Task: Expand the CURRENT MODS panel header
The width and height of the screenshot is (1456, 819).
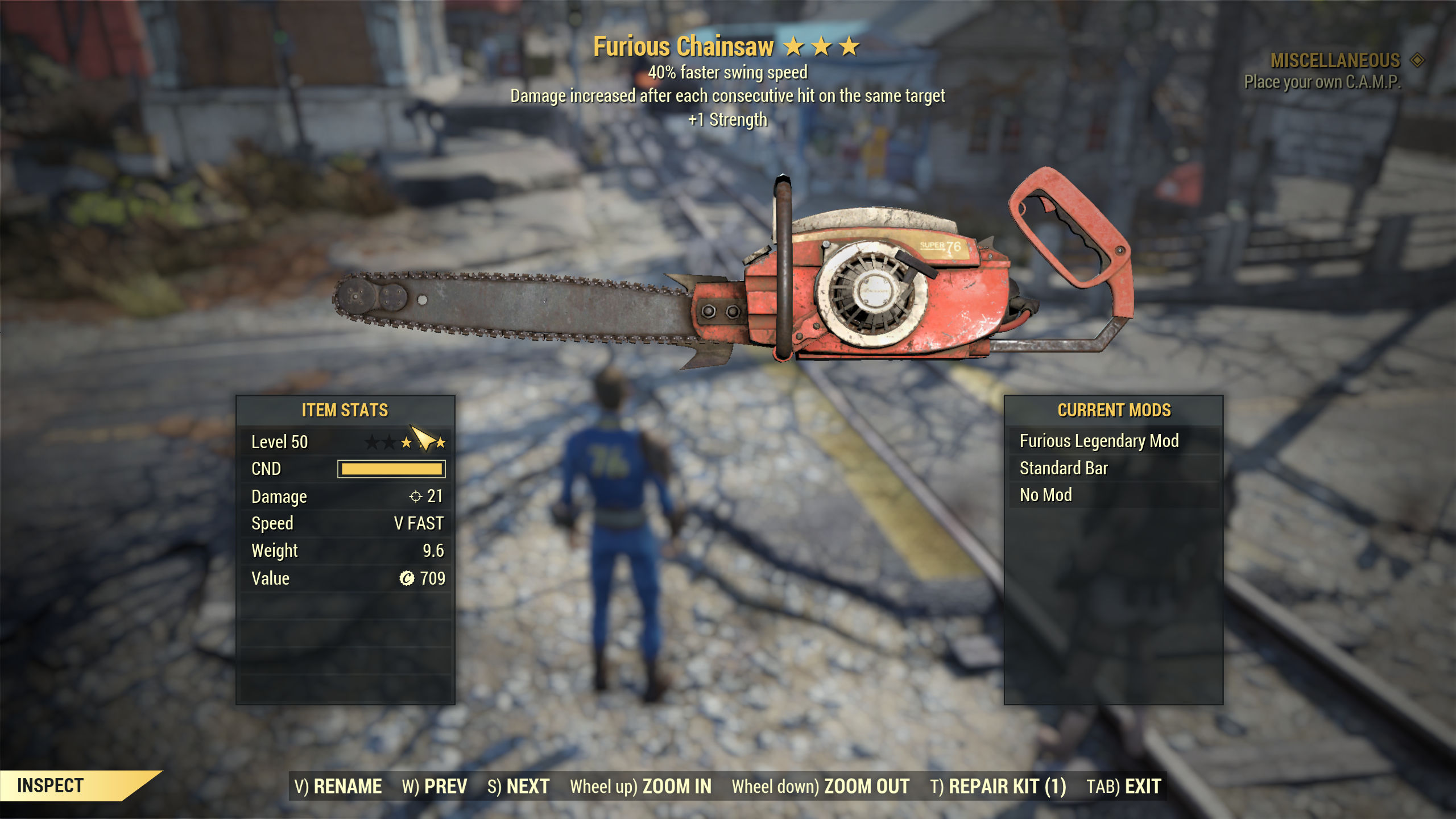Action: [1114, 410]
